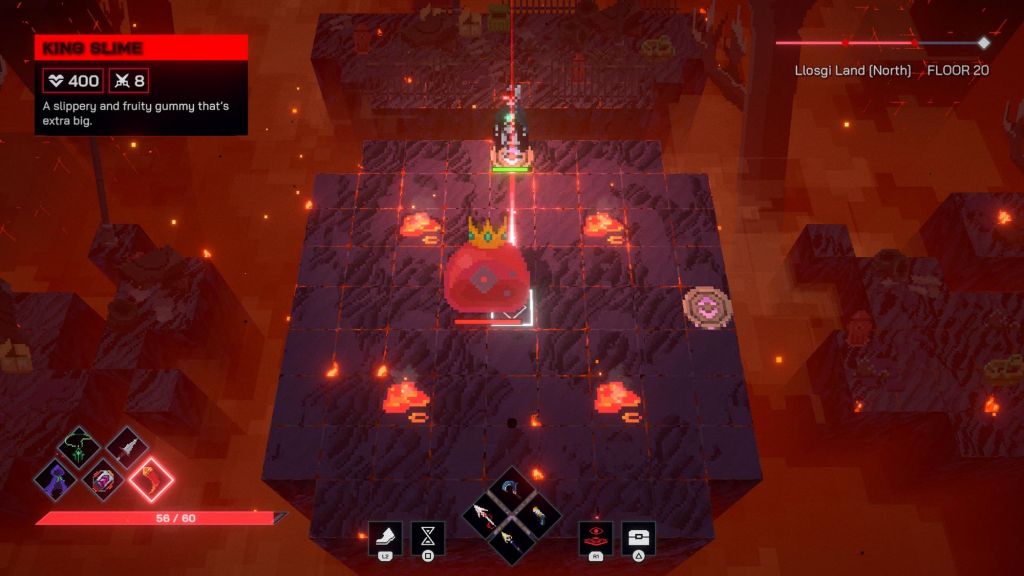
Task: Use the hourglass wait-turn button
Action: coord(428,538)
